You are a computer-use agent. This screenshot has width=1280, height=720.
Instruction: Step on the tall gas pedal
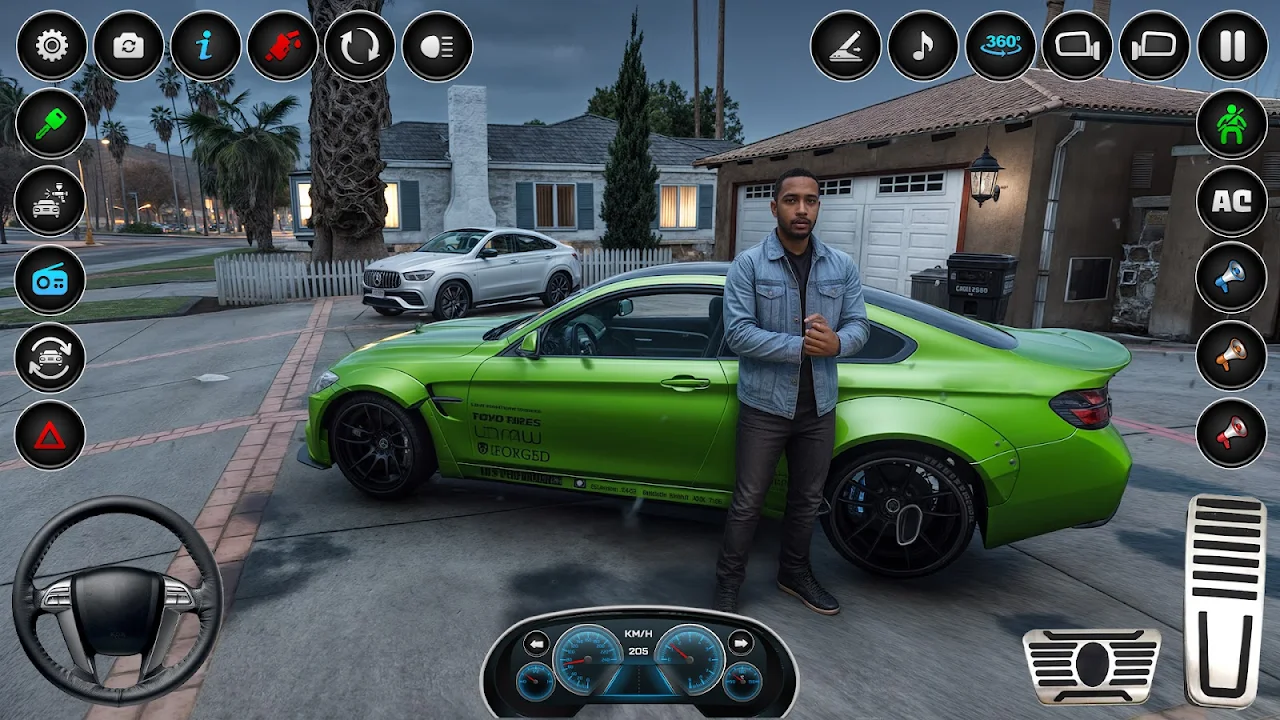(1225, 600)
